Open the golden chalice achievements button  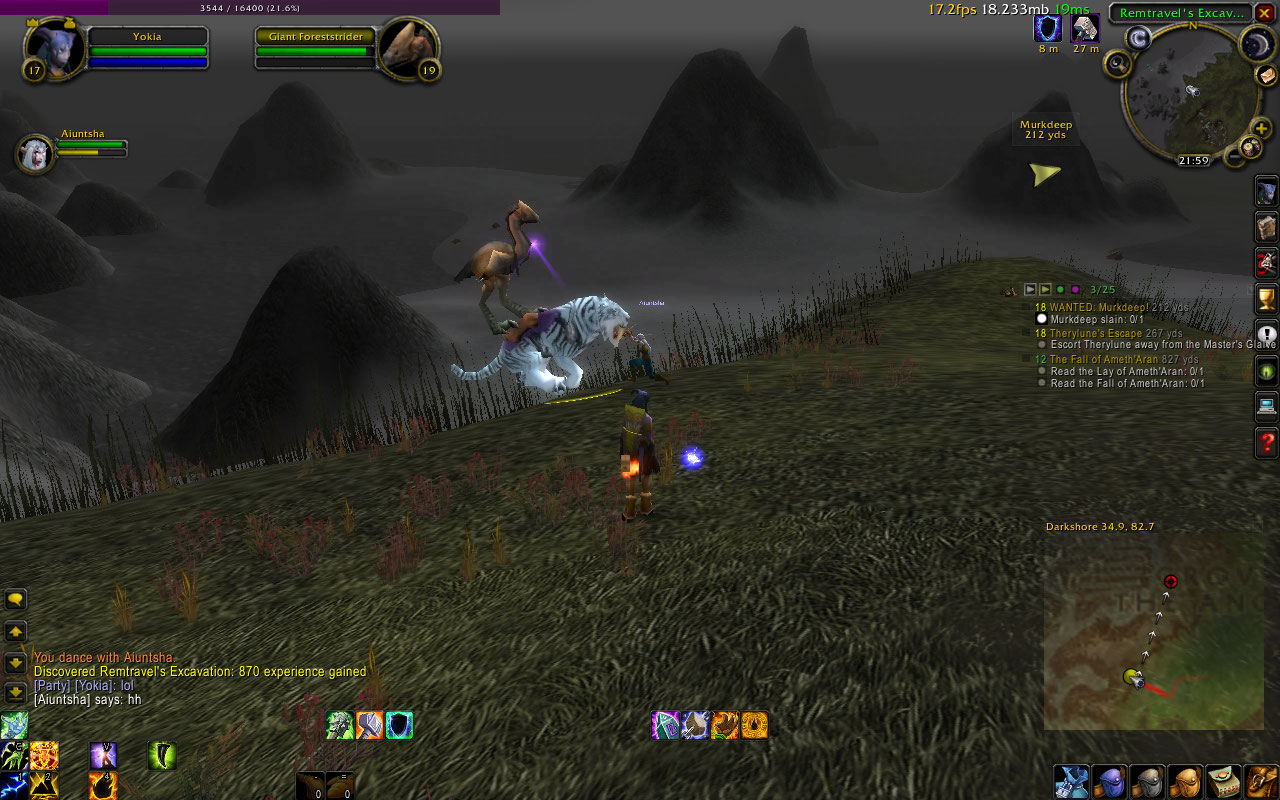[1266, 298]
